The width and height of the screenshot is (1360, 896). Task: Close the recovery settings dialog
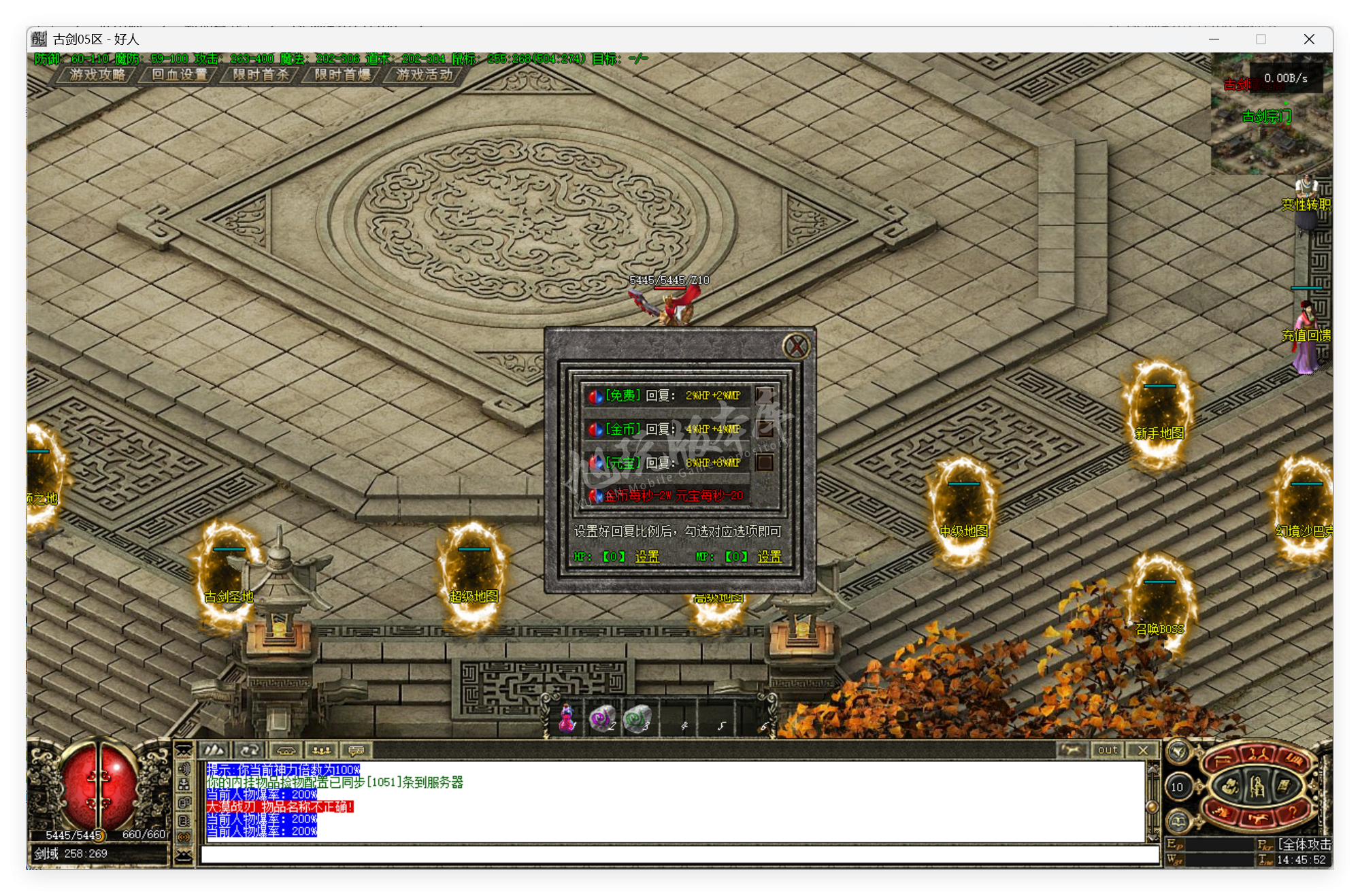(x=796, y=347)
